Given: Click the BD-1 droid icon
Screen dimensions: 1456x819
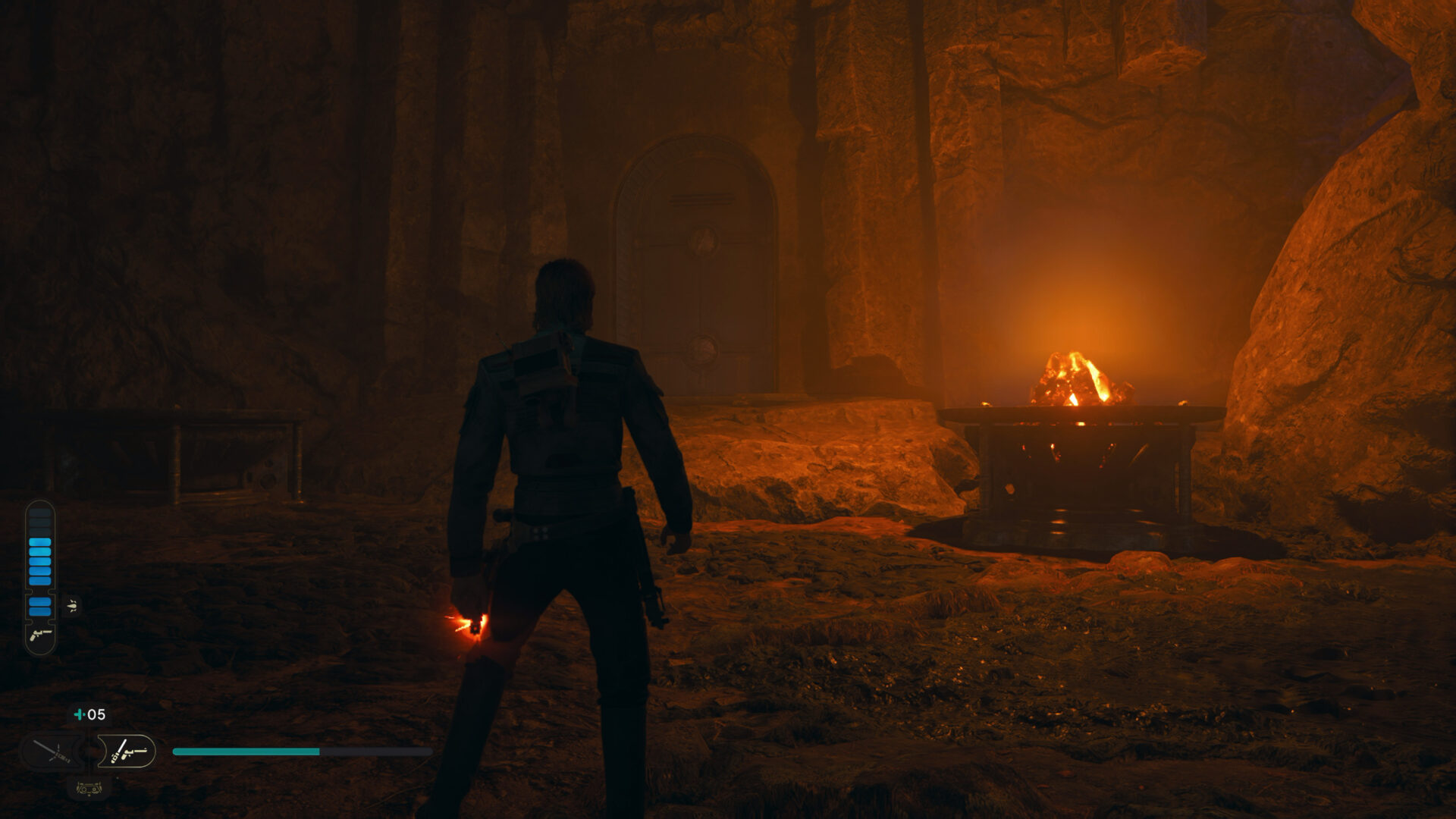Looking at the screenshot, I should [89, 789].
